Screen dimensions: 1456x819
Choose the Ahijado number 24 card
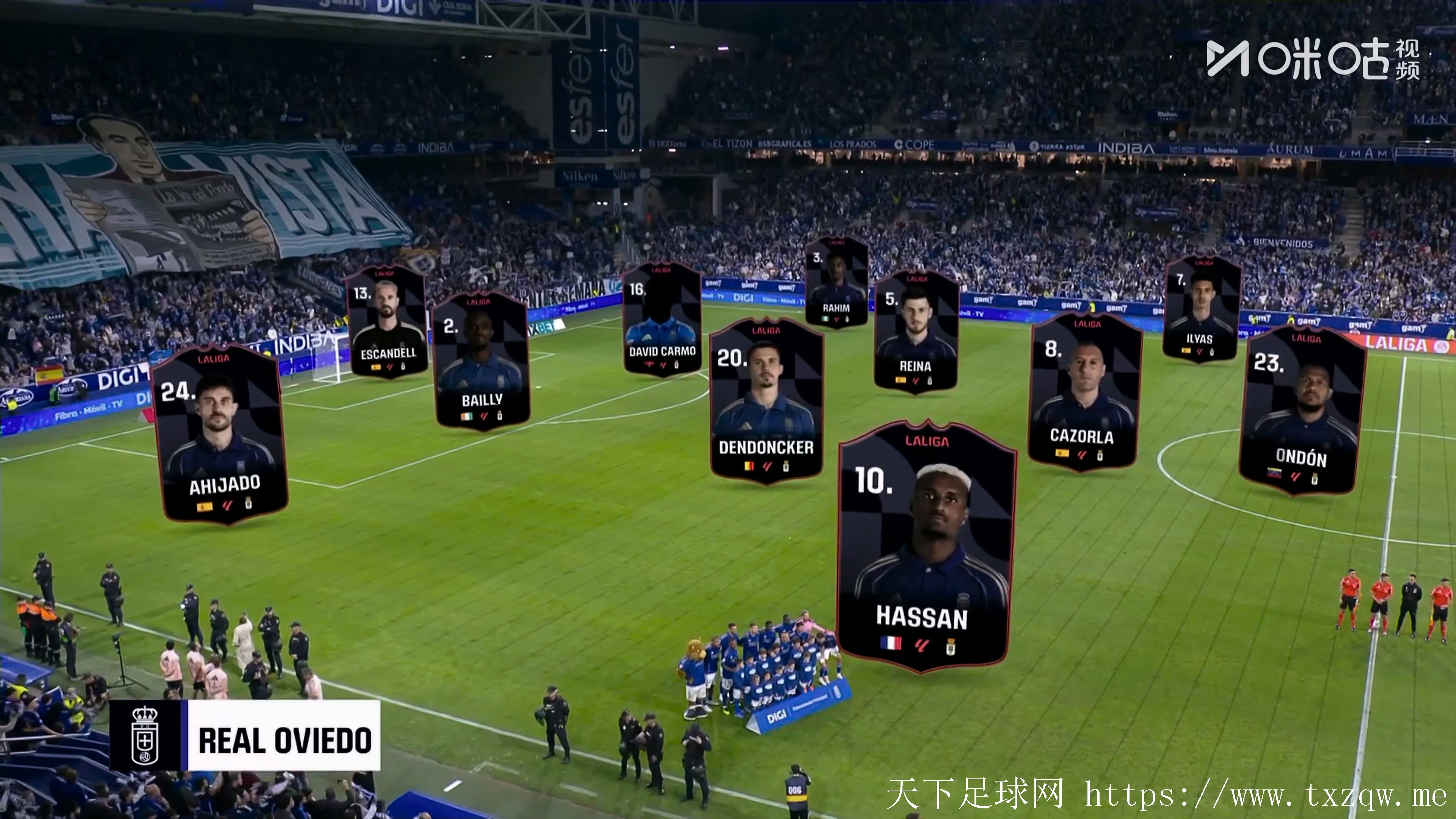point(220,435)
